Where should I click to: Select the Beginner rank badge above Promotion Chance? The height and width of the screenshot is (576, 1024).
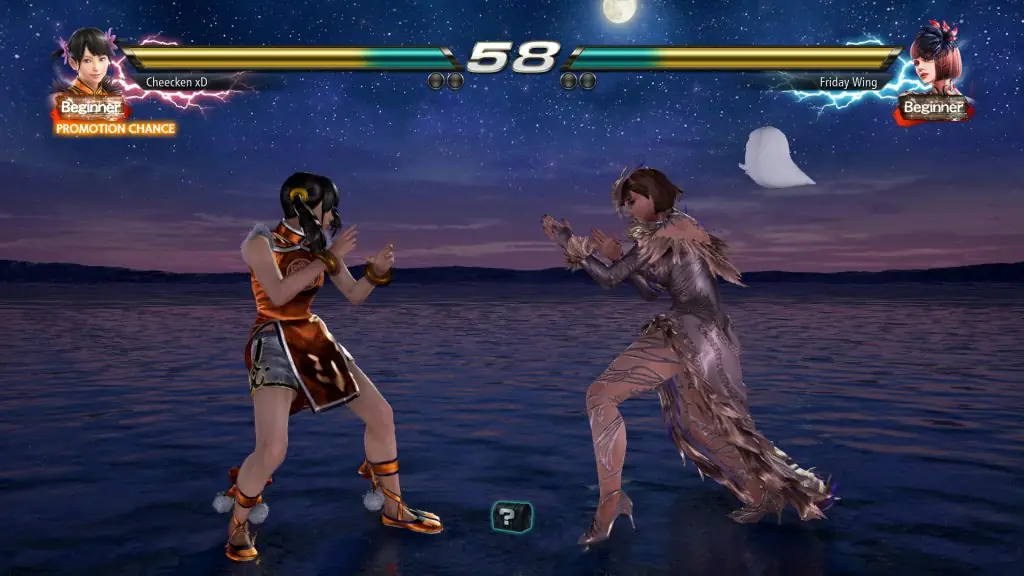click(90, 107)
